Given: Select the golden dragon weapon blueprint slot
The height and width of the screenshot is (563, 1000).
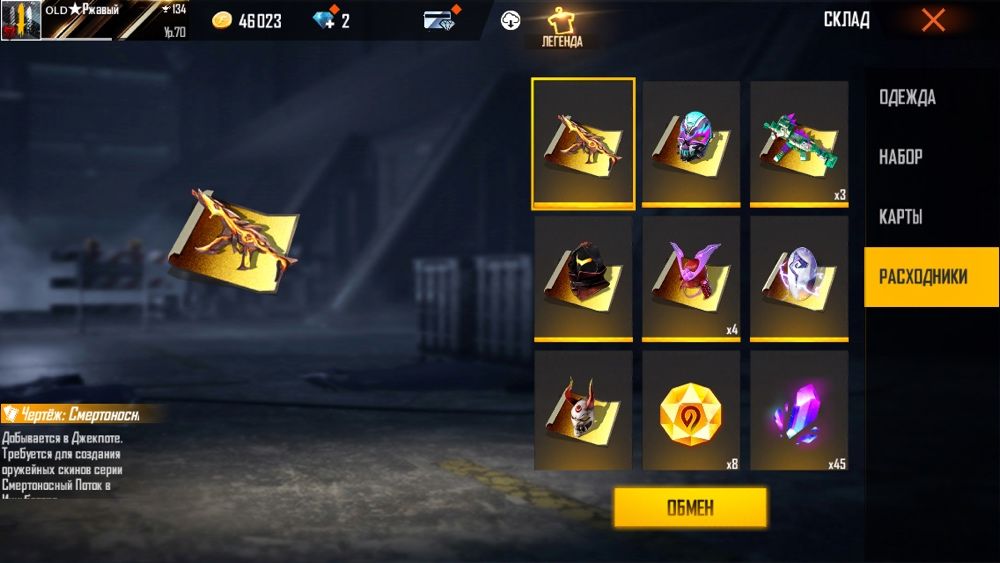Looking at the screenshot, I should coord(583,143).
